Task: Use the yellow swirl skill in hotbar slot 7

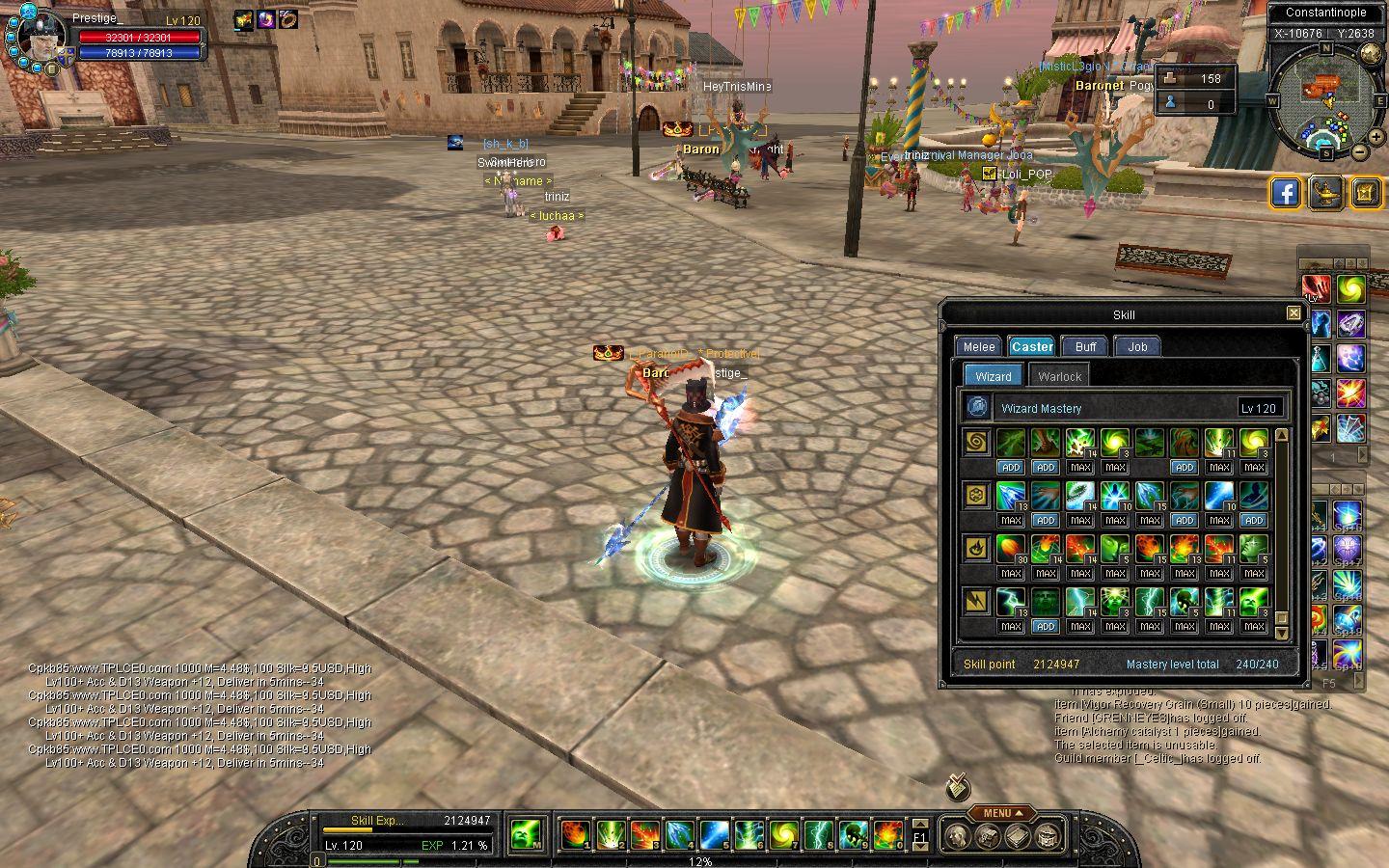Action: click(782, 834)
